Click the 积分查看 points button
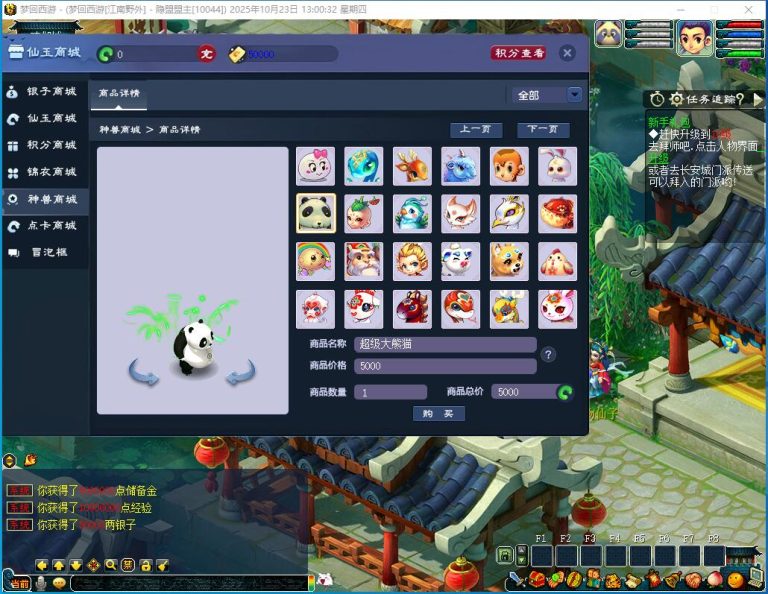768x594 pixels. [519, 53]
